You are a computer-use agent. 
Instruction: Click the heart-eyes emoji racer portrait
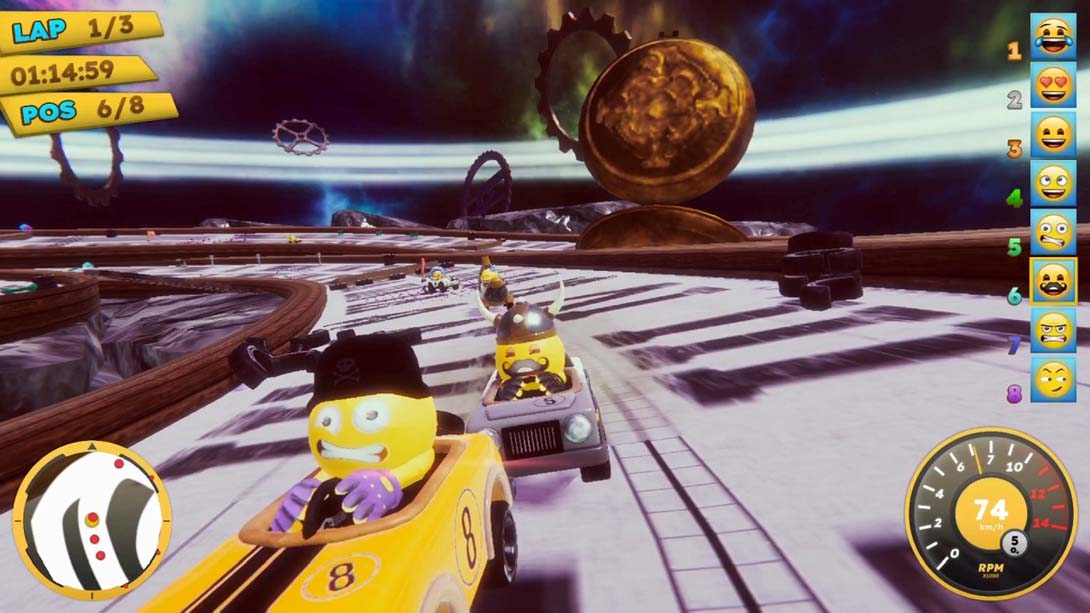pyautogui.click(x=1053, y=86)
